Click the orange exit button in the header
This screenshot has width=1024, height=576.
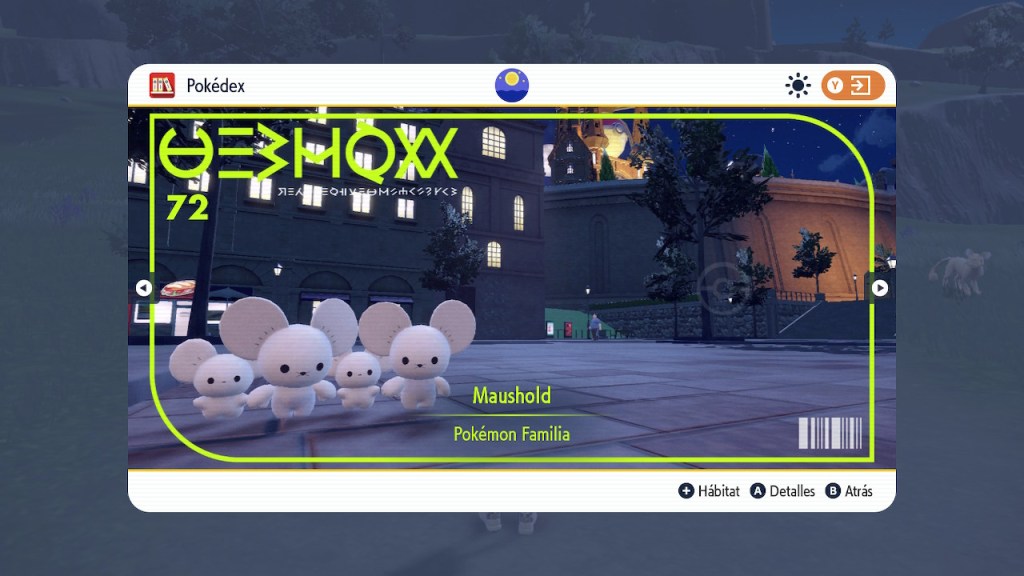(x=853, y=86)
